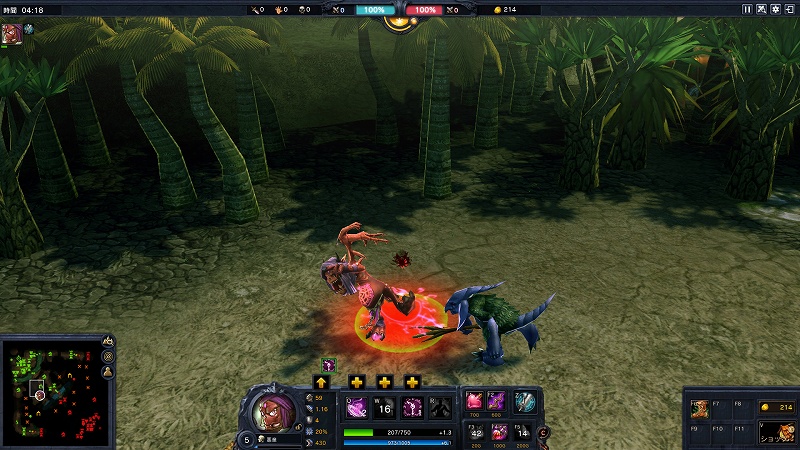Toggle the hero silhouette button beside minimap
800x450 pixels.
108,373
